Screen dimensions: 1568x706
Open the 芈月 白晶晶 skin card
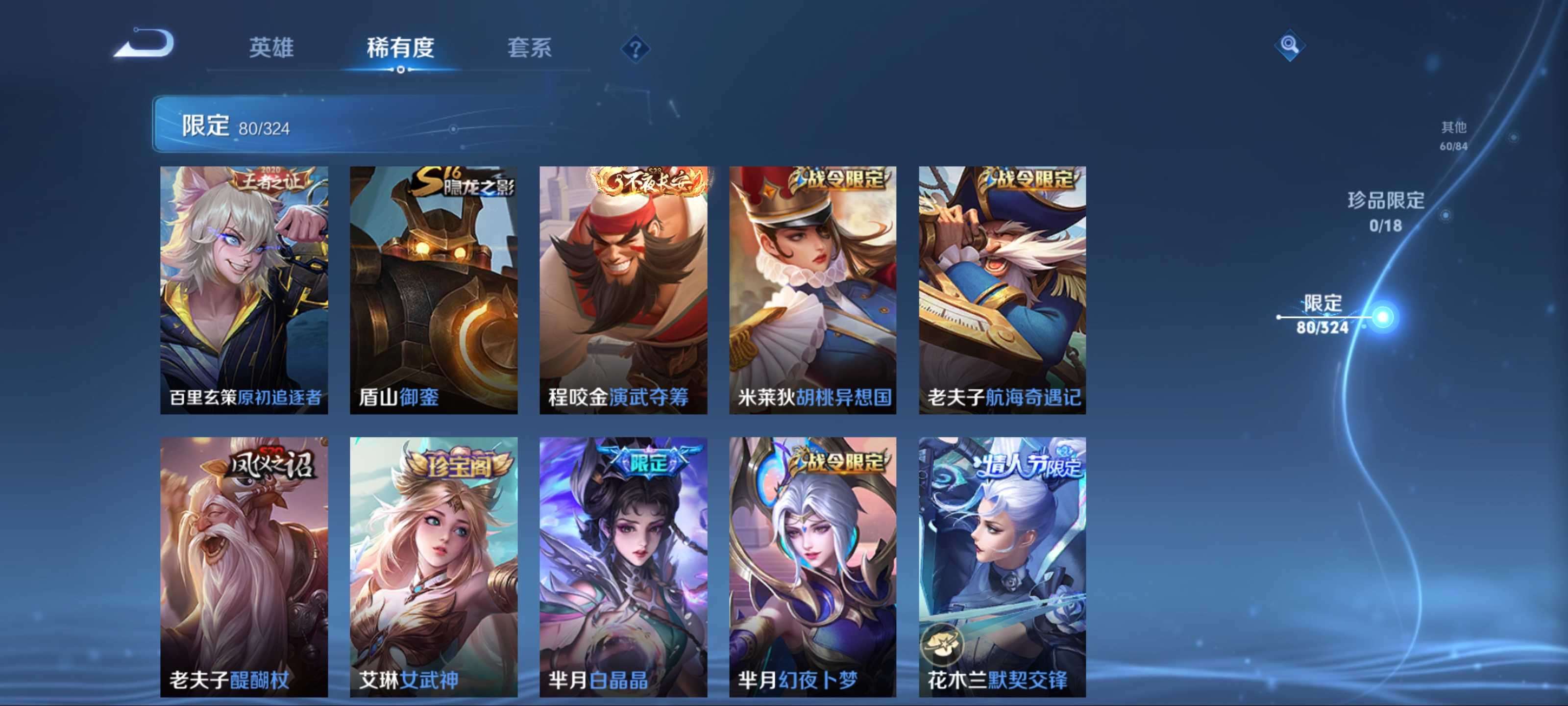[623, 566]
